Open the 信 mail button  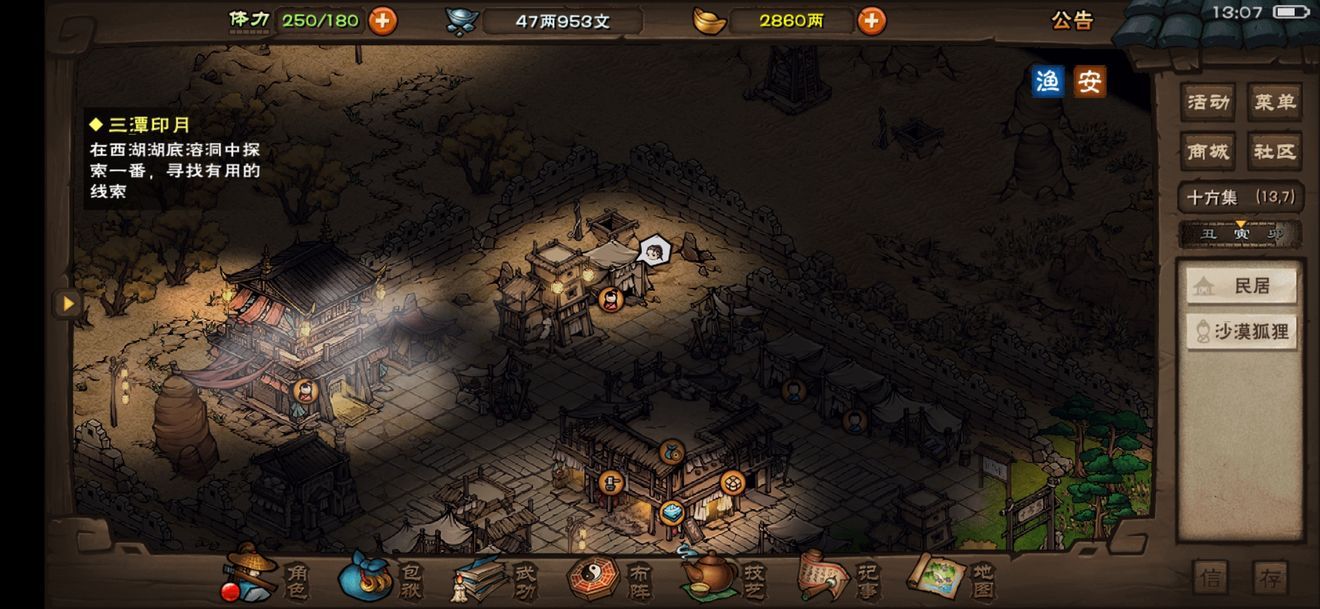(x=1210, y=578)
